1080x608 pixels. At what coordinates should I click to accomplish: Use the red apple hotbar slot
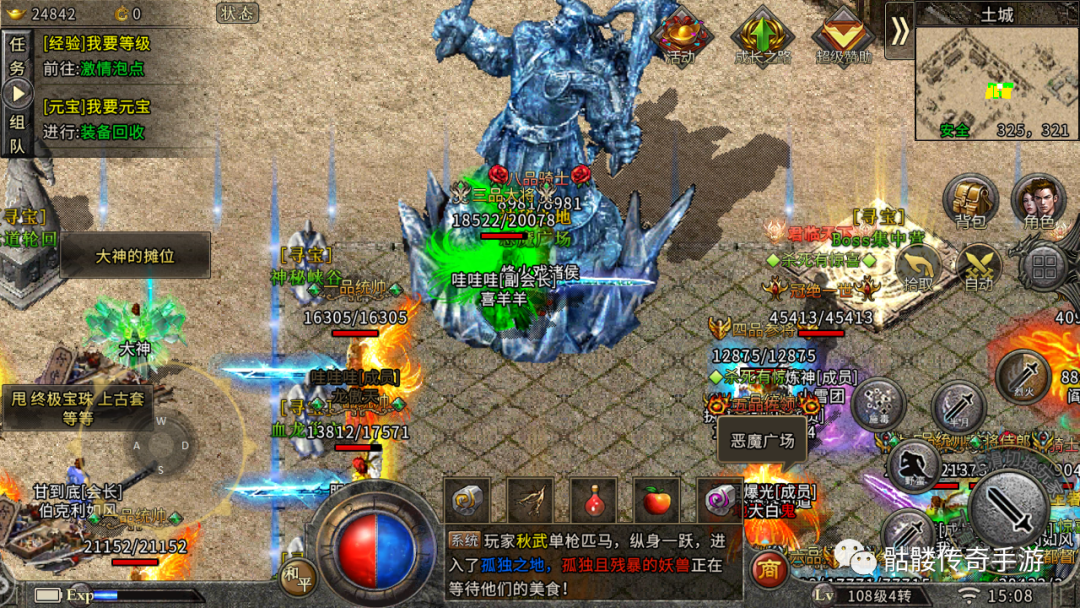pyautogui.click(x=656, y=500)
